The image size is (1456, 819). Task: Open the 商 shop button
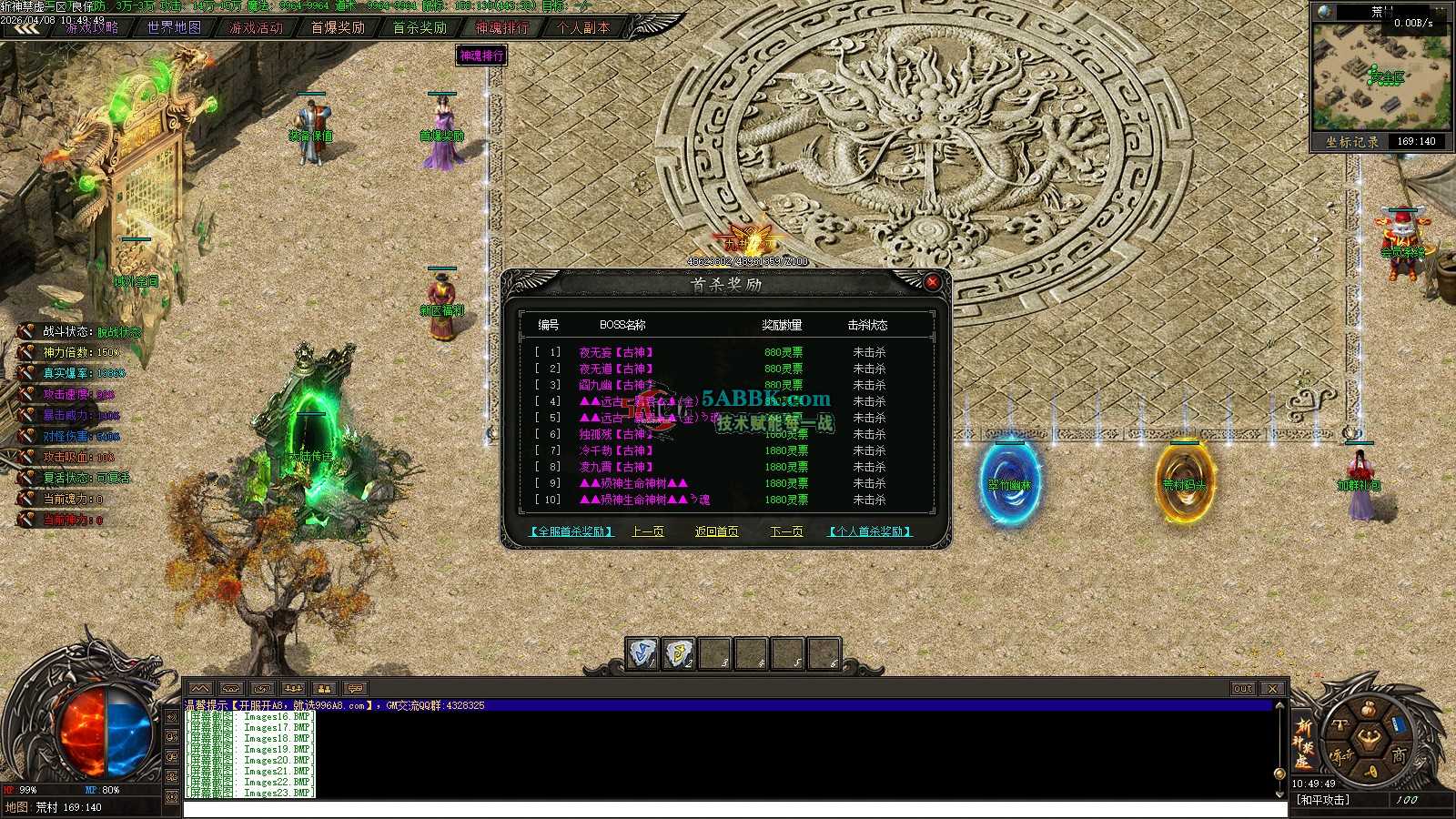click(x=1398, y=754)
